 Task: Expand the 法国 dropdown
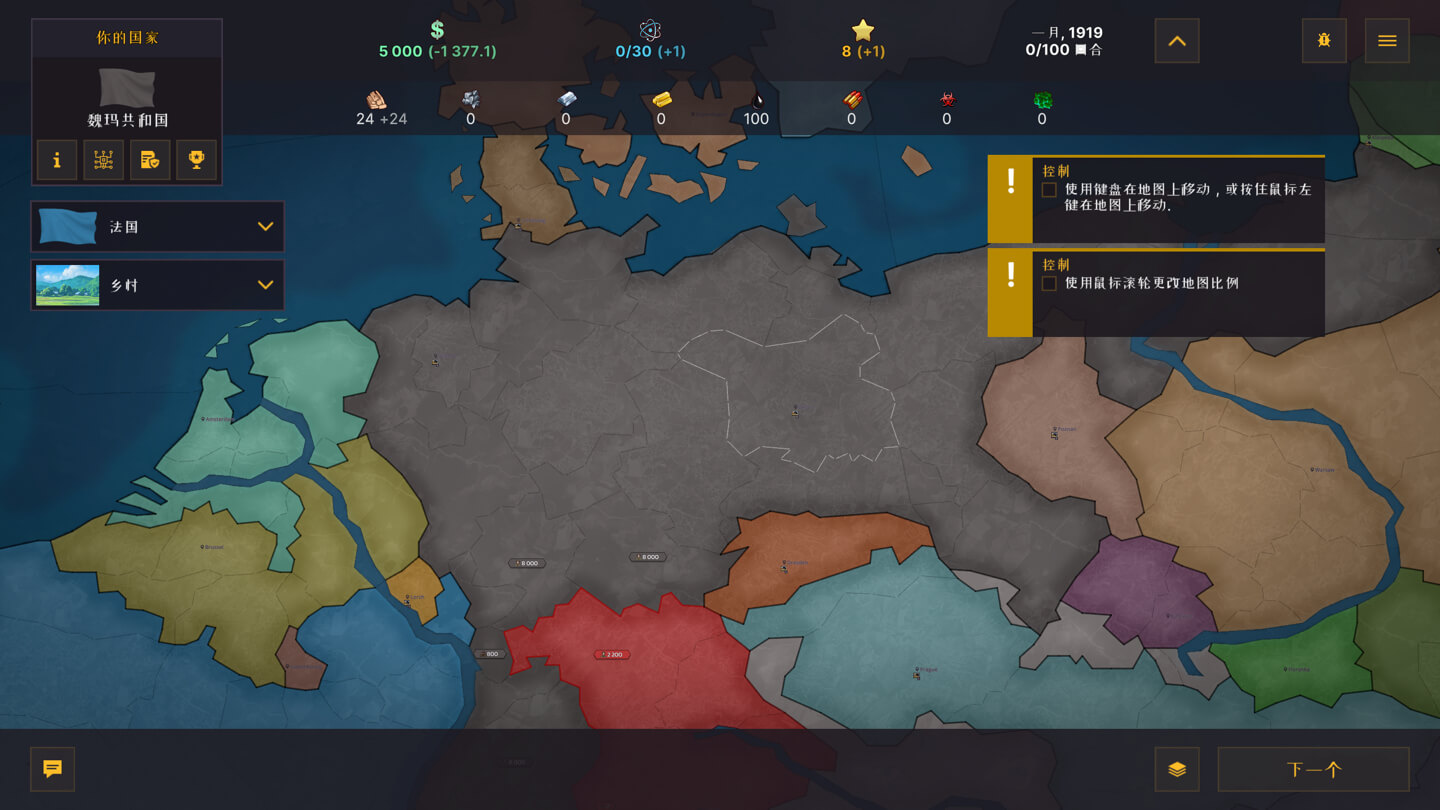(x=266, y=227)
